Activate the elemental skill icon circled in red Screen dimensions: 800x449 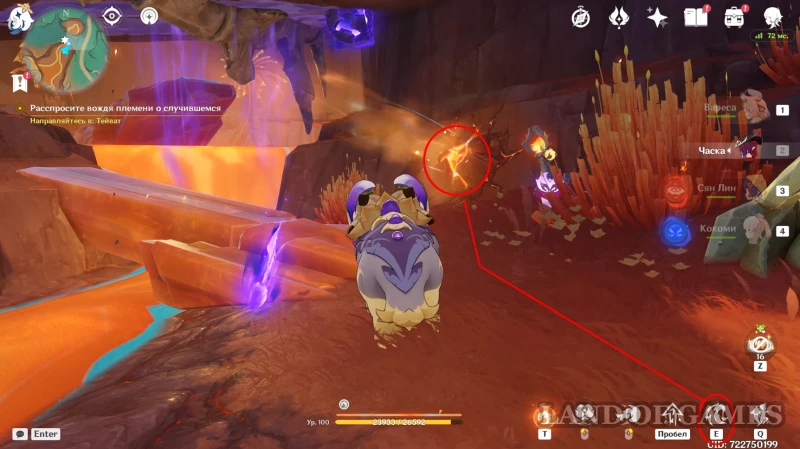click(716, 412)
